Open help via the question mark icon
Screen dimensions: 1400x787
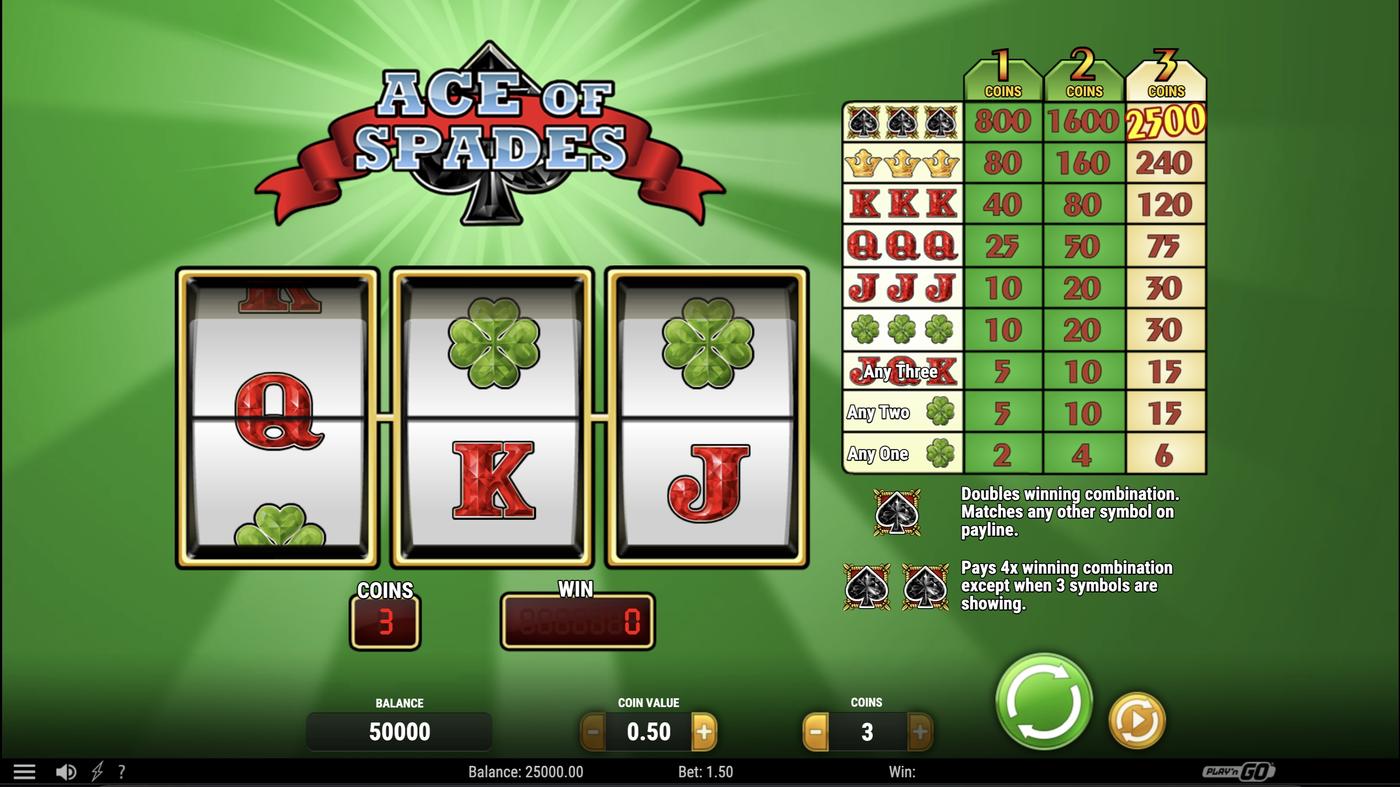122,771
